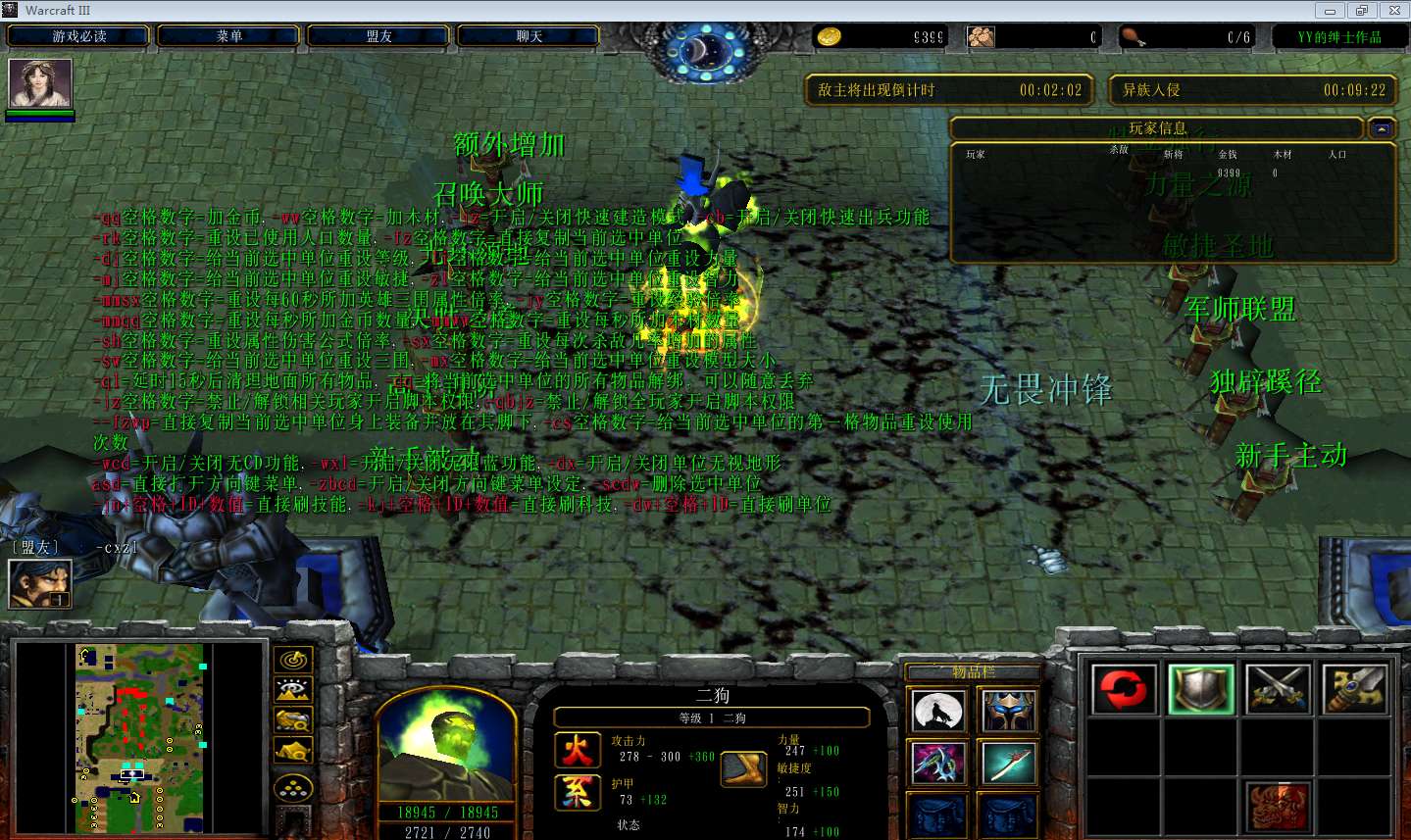The height and width of the screenshot is (840, 1411).
Task: Activate the red beast face ability
Action: 1278,806
